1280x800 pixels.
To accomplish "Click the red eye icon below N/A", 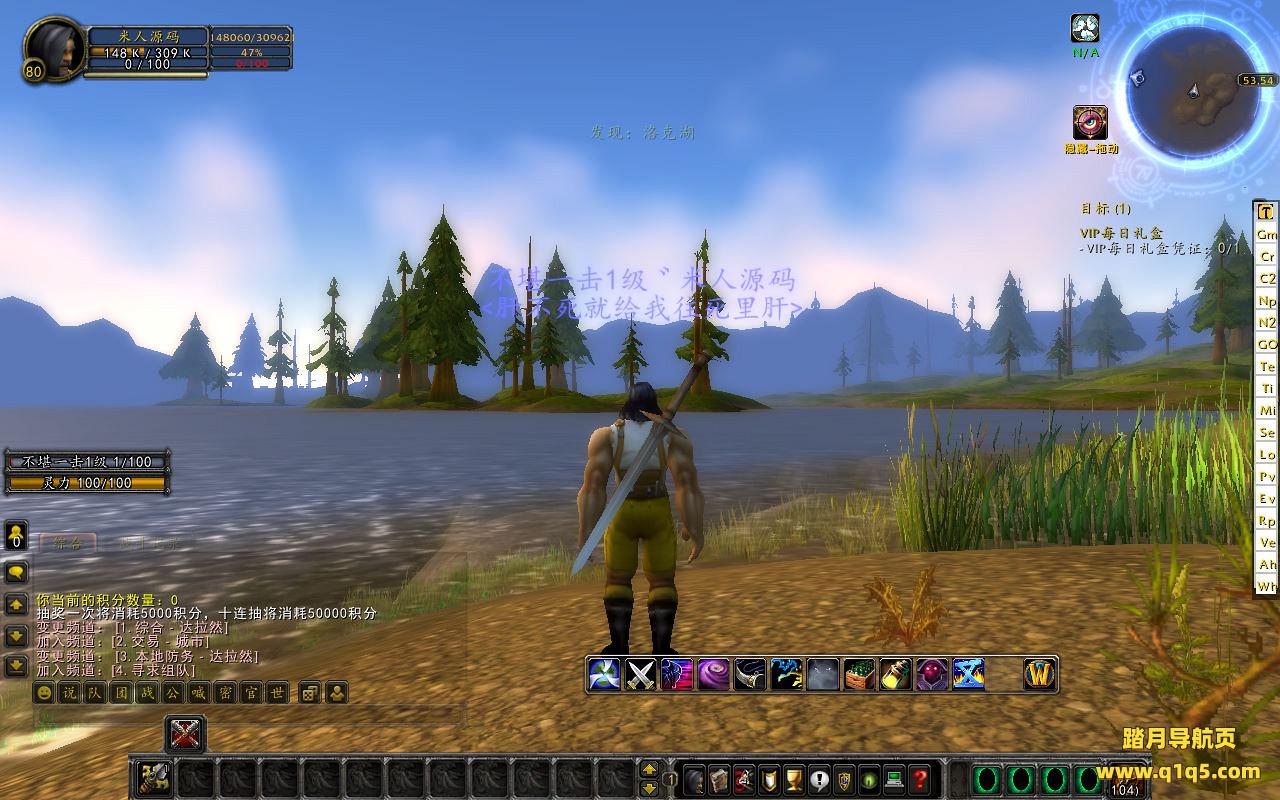I will coord(1090,123).
